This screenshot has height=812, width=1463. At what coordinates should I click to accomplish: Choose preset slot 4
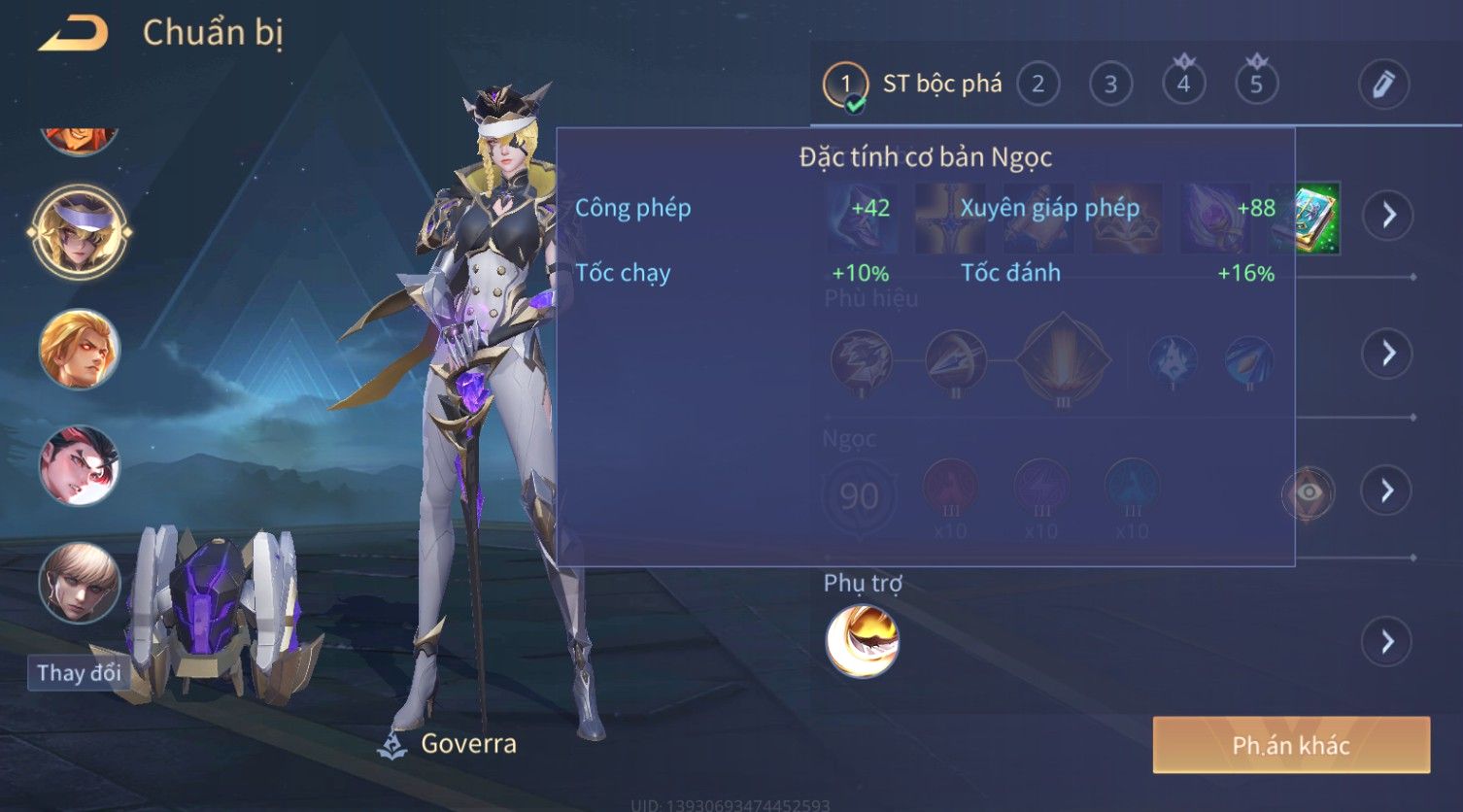1183,85
